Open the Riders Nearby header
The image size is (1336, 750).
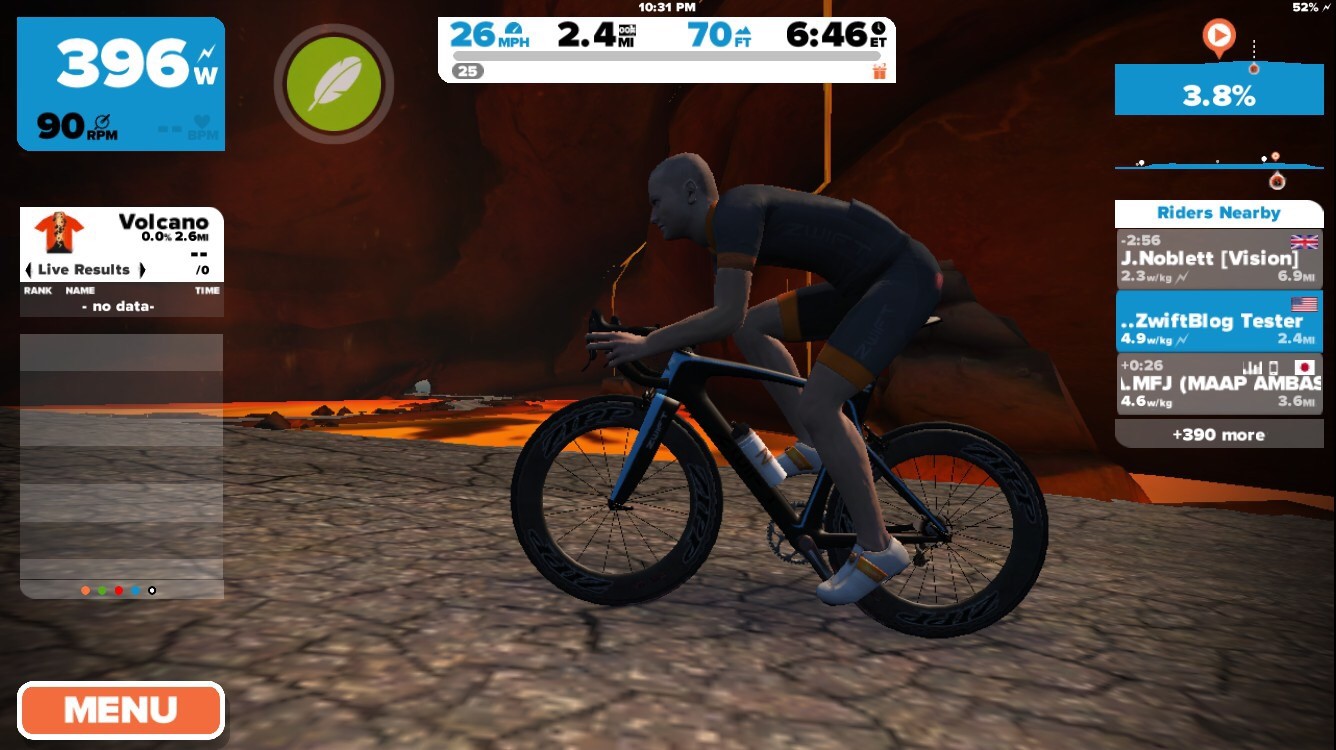1218,213
